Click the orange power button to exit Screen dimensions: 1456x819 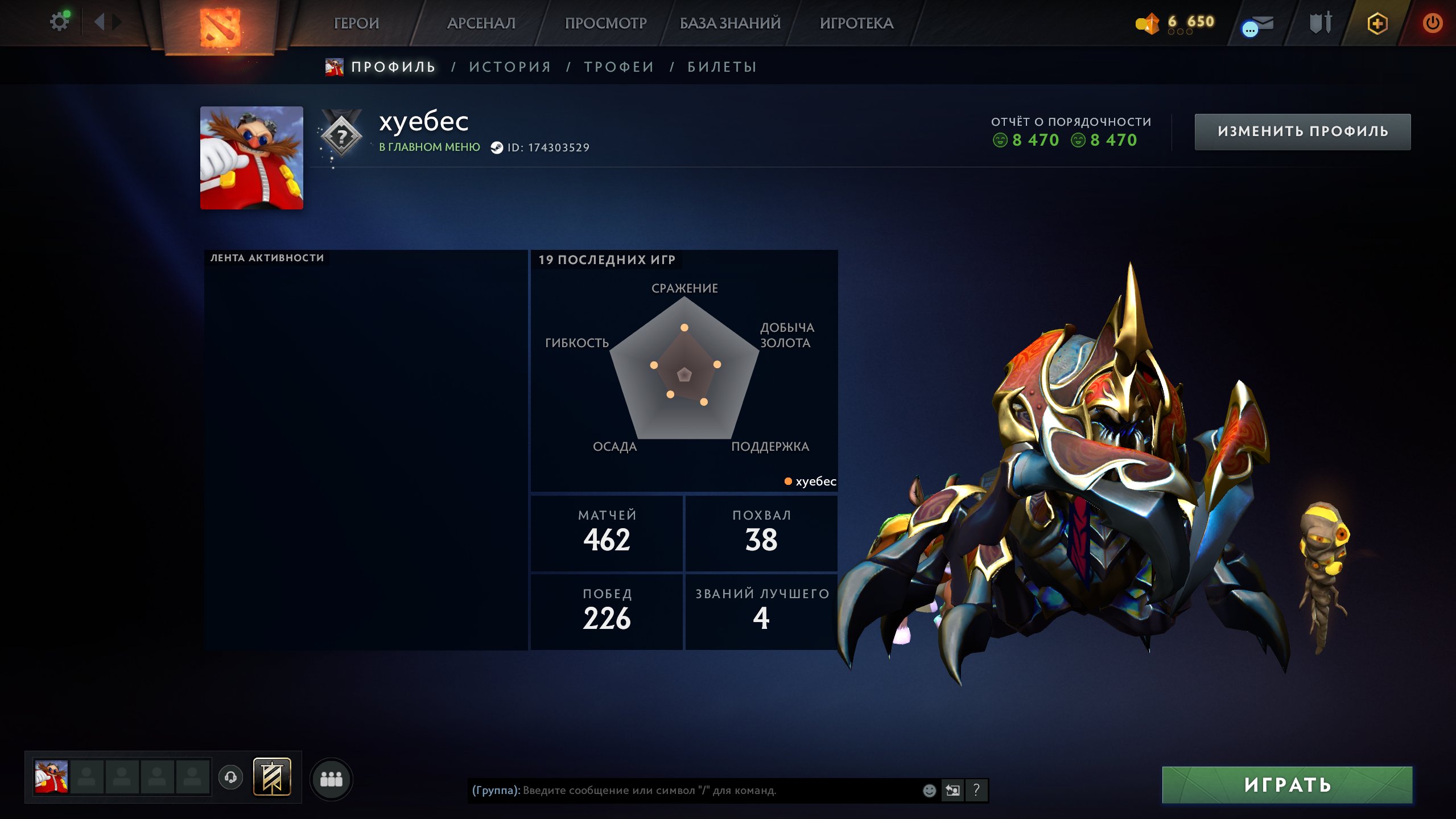click(1434, 23)
